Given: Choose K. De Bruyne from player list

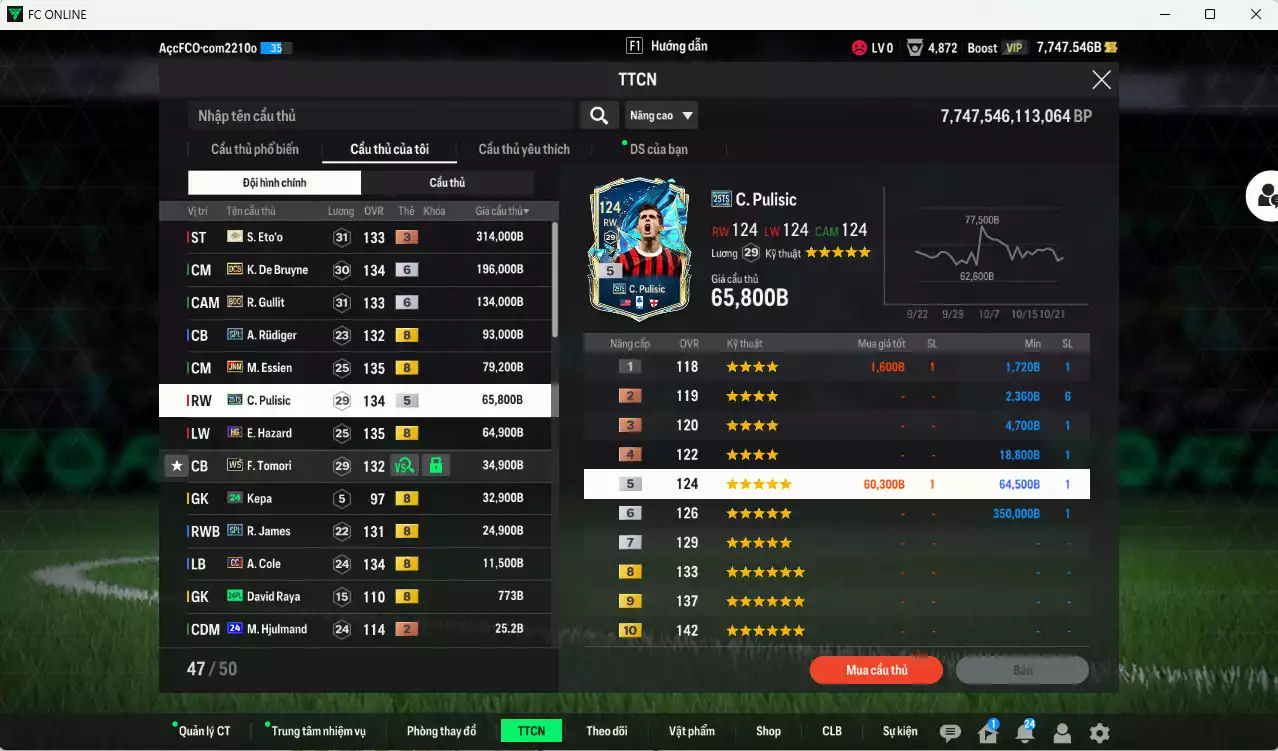Looking at the screenshot, I should pos(355,270).
